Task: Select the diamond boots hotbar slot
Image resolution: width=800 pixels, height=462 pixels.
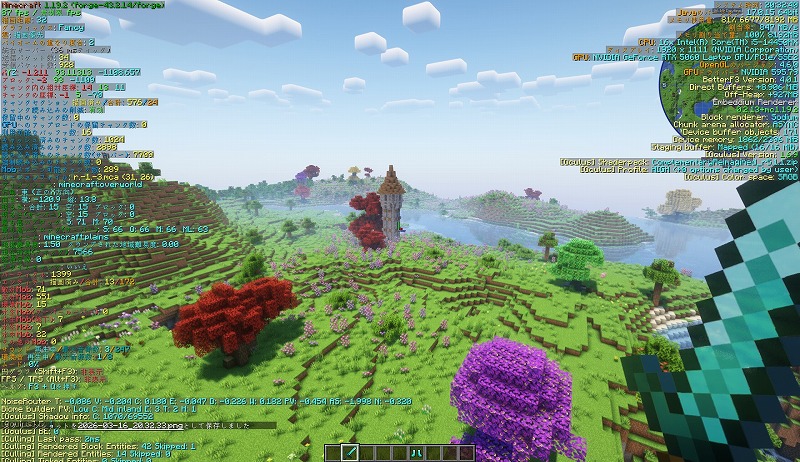Action: 414,453
